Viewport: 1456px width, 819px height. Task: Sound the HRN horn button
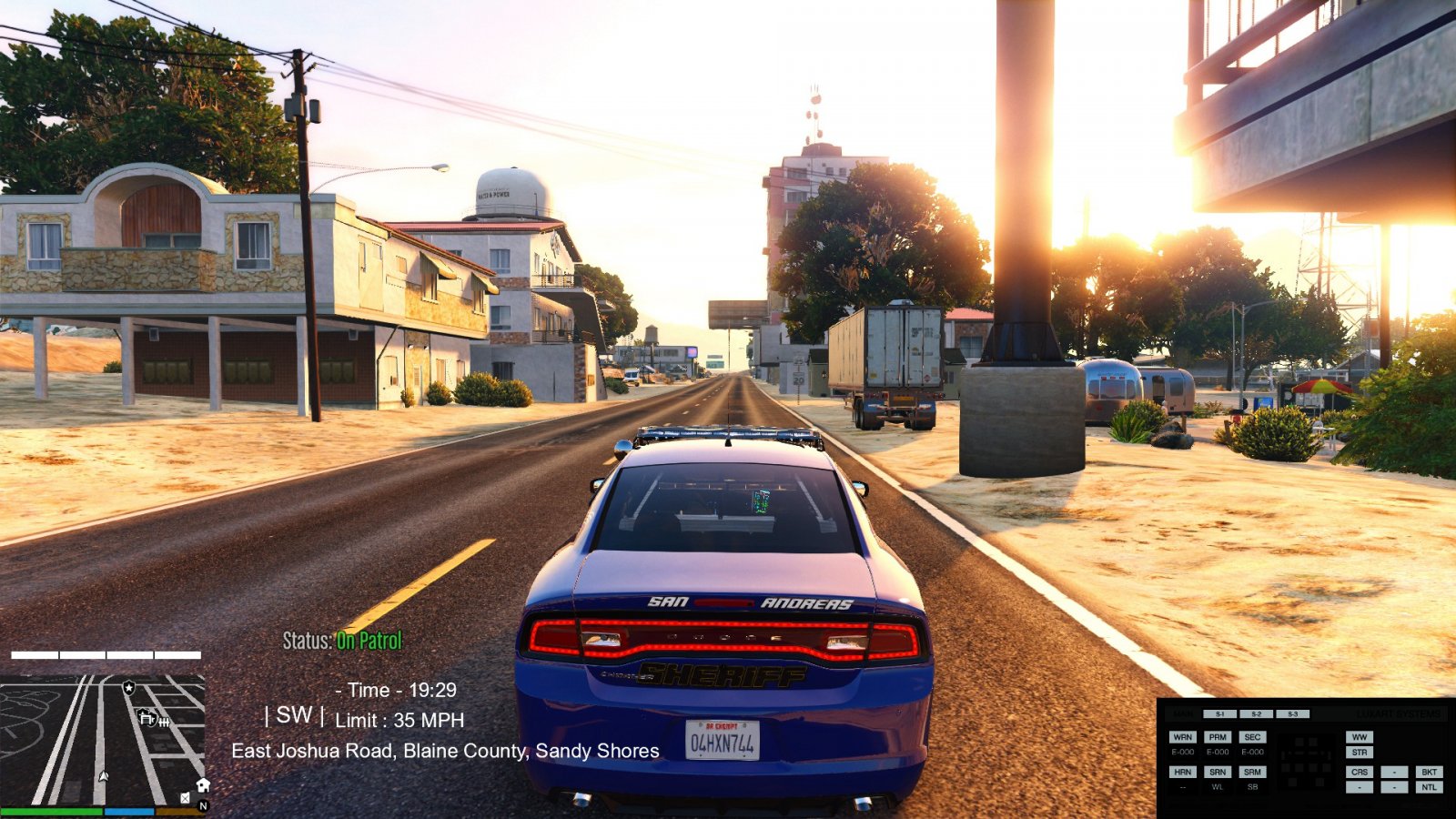(1182, 772)
